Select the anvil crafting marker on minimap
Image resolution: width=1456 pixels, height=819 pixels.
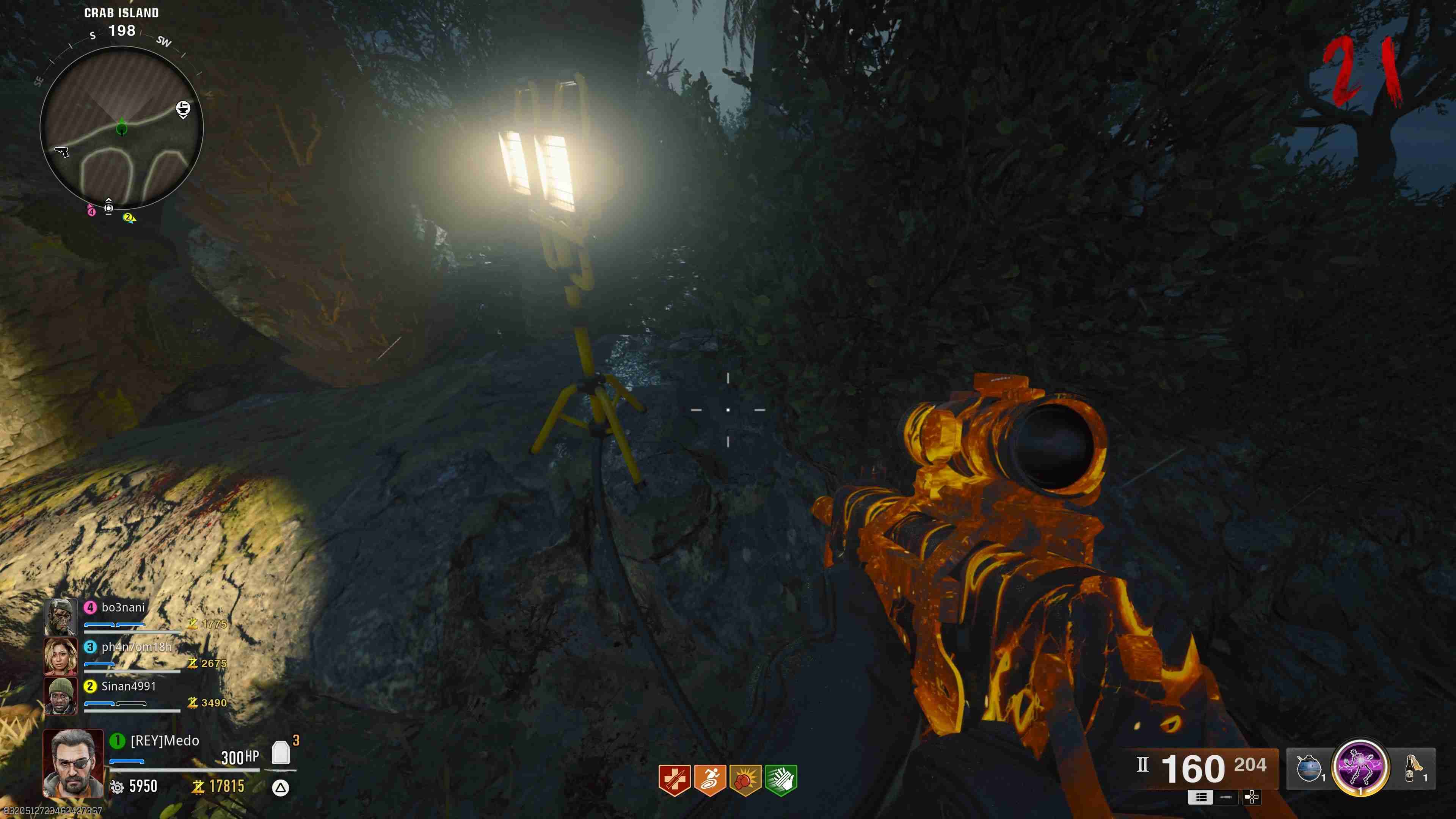pyautogui.click(x=183, y=108)
